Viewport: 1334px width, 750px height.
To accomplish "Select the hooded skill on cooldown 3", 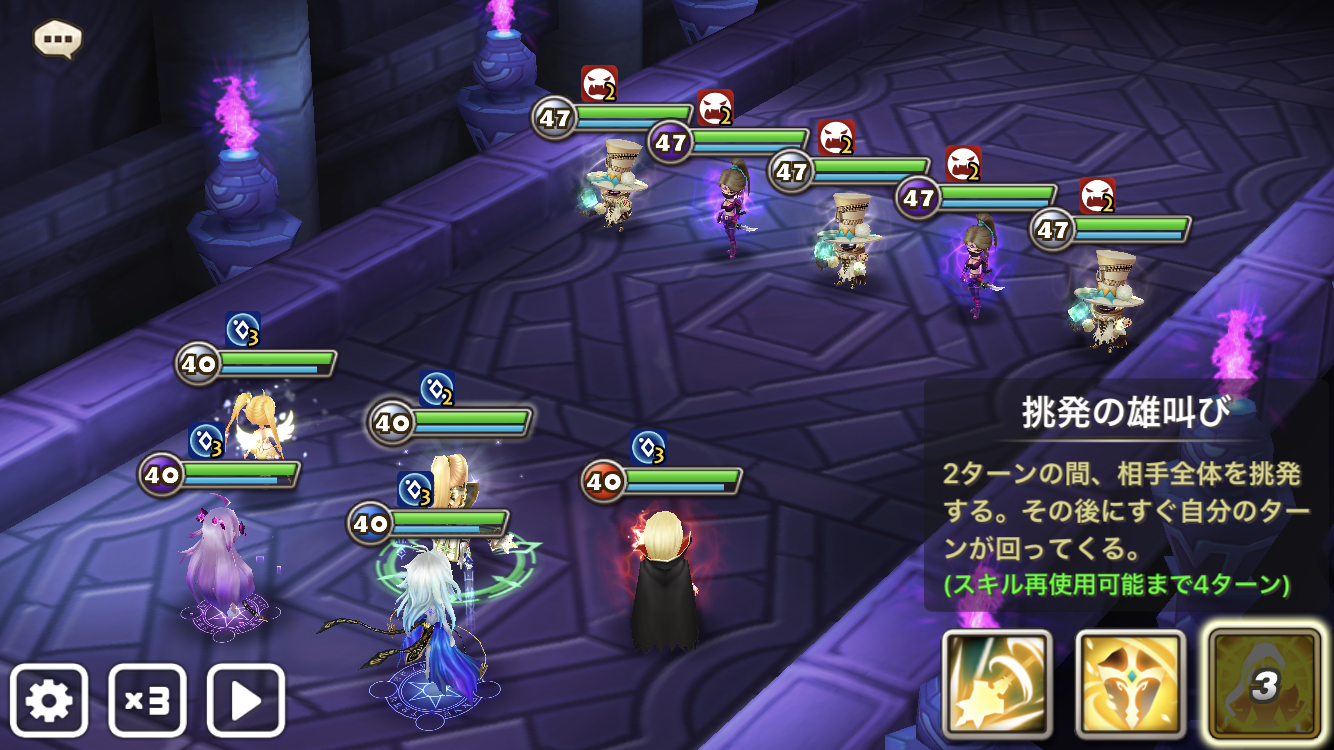I will click(1264, 684).
